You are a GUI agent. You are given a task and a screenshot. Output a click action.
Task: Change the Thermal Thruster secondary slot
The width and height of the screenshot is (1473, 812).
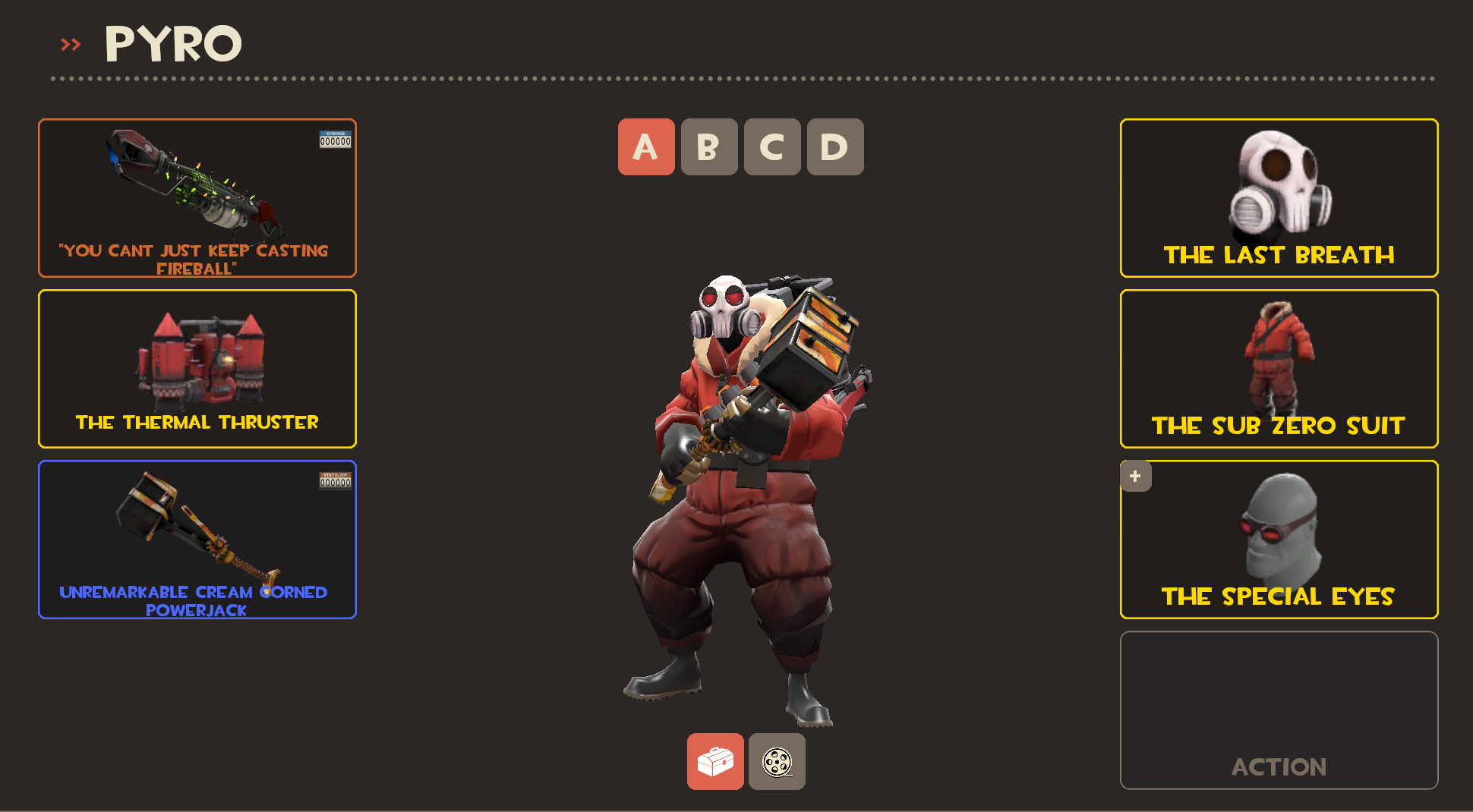coord(197,369)
